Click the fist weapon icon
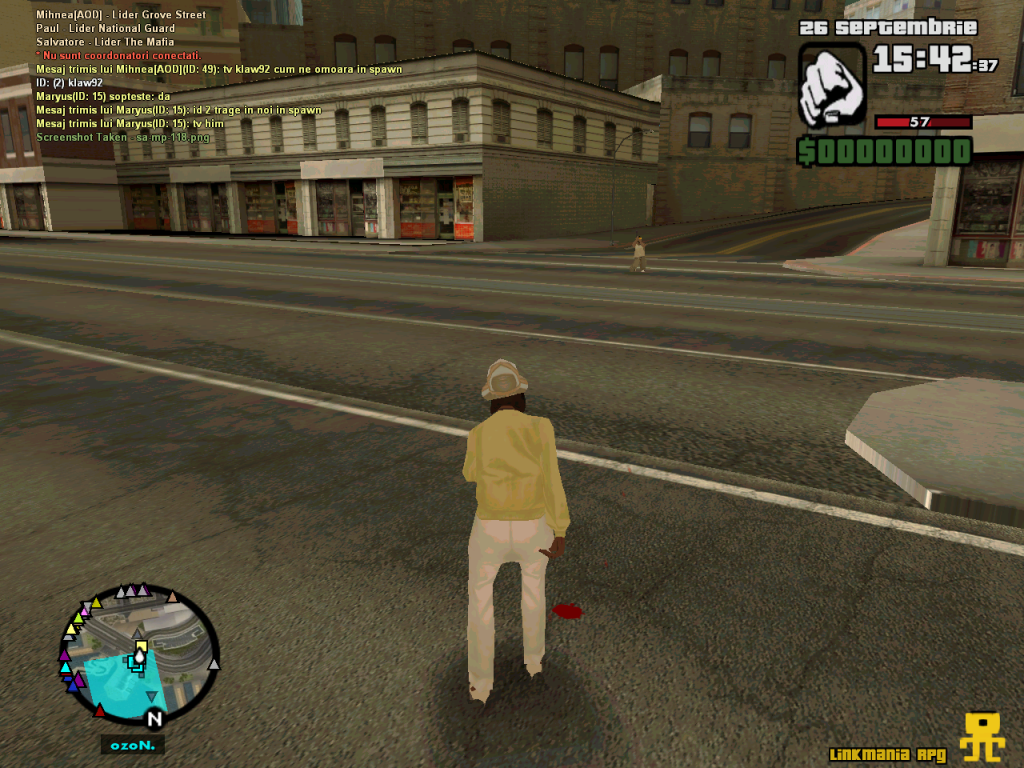Screen dimensions: 1024x768 pos(832,85)
